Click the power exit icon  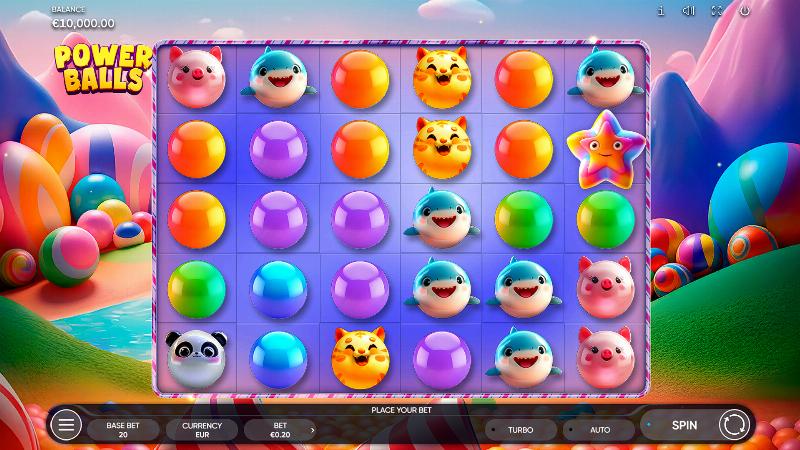pos(744,10)
